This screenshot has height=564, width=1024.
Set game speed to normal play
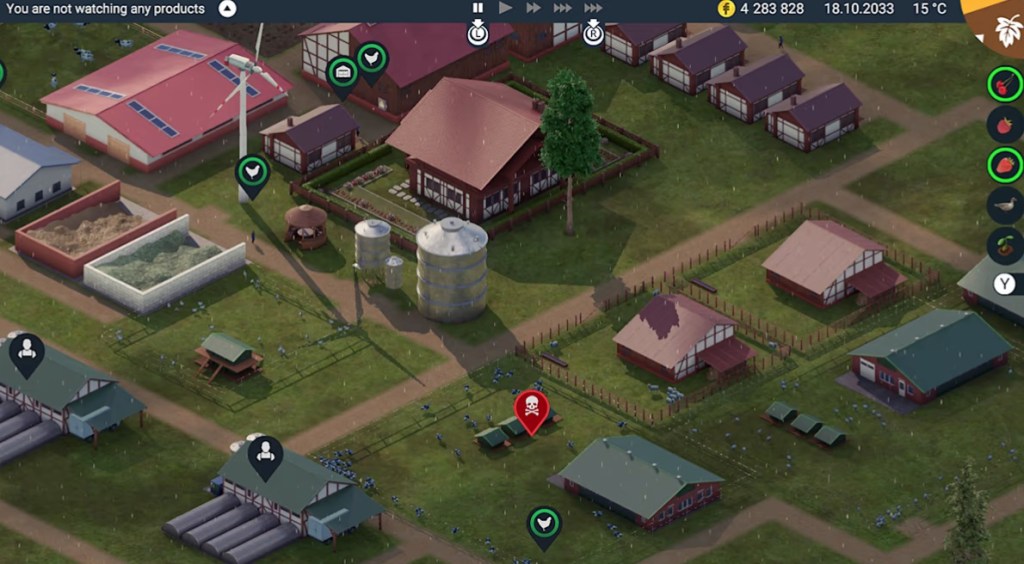tap(506, 8)
